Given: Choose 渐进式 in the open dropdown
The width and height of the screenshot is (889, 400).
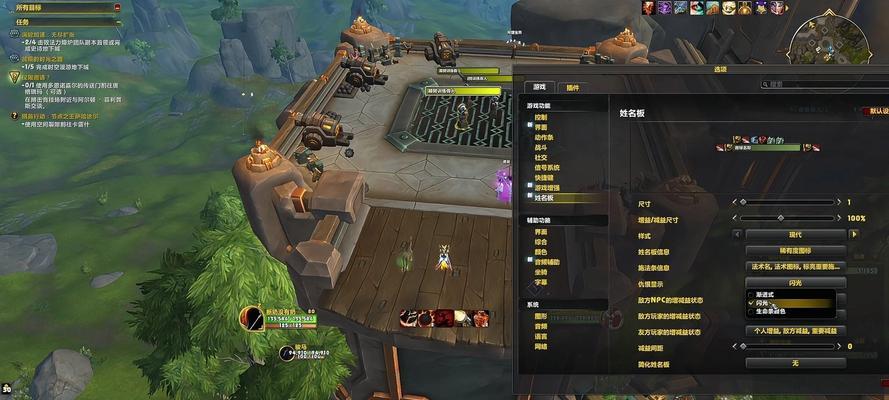Looking at the screenshot, I should point(768,295).
